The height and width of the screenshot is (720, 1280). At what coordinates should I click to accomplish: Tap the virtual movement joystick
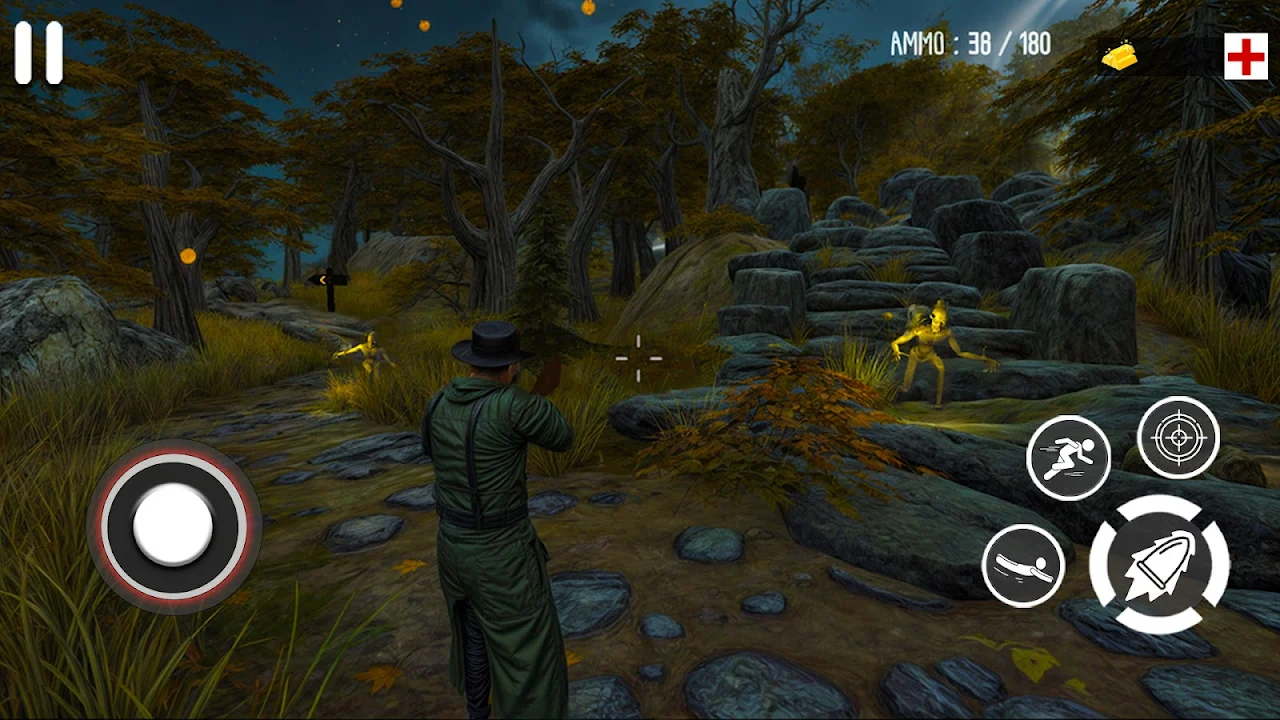pos(174,525)
